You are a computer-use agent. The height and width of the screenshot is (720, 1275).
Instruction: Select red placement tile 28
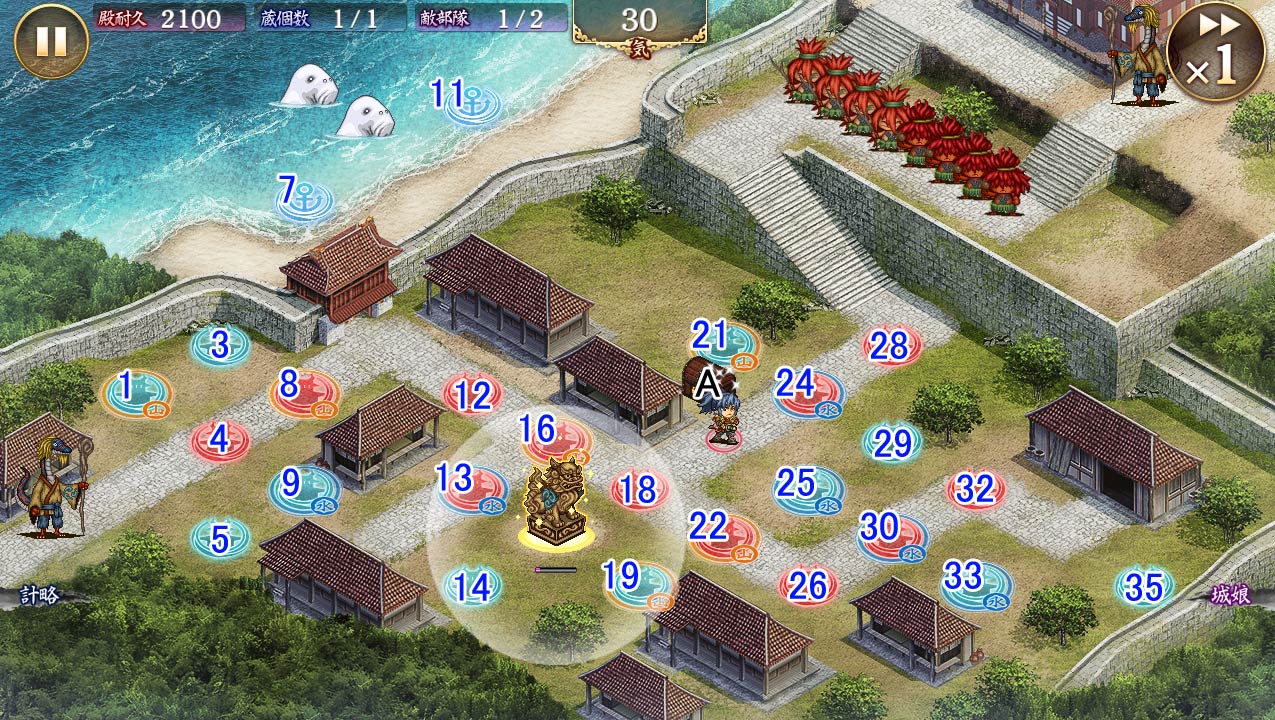tap(891, 346)
